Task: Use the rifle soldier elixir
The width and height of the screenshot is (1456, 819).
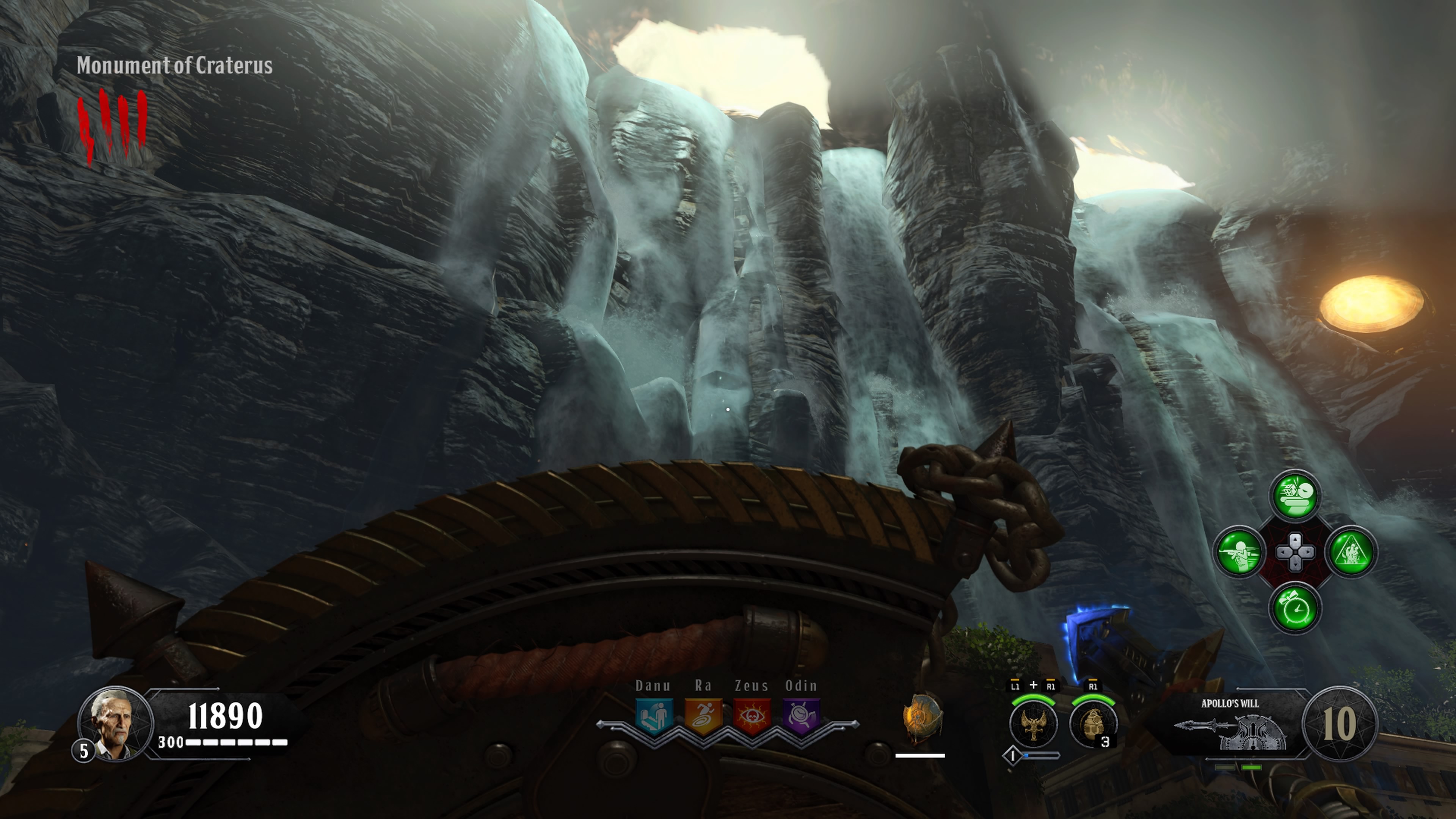Action: [1239, 551]
